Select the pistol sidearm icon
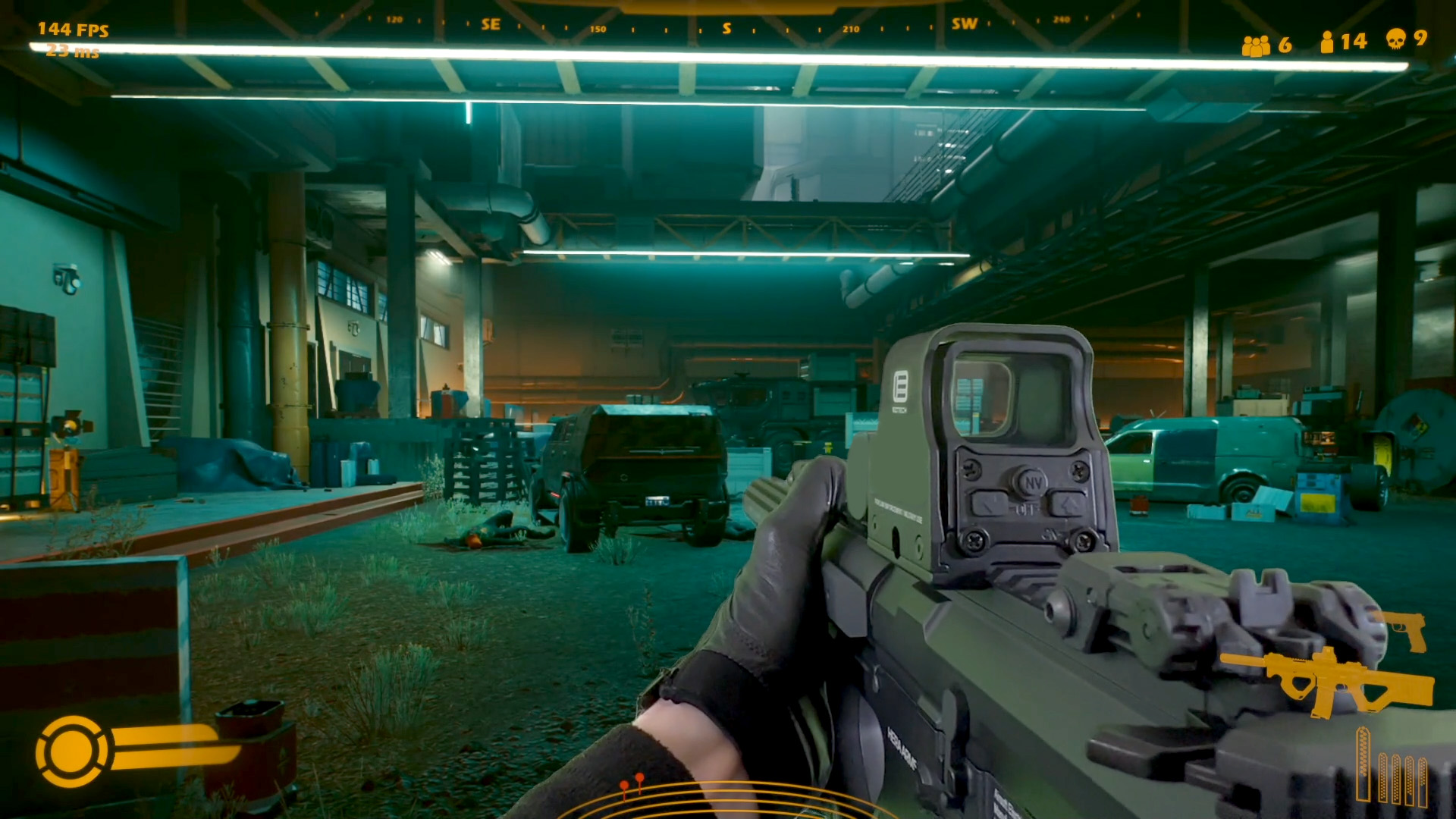 1404,631
